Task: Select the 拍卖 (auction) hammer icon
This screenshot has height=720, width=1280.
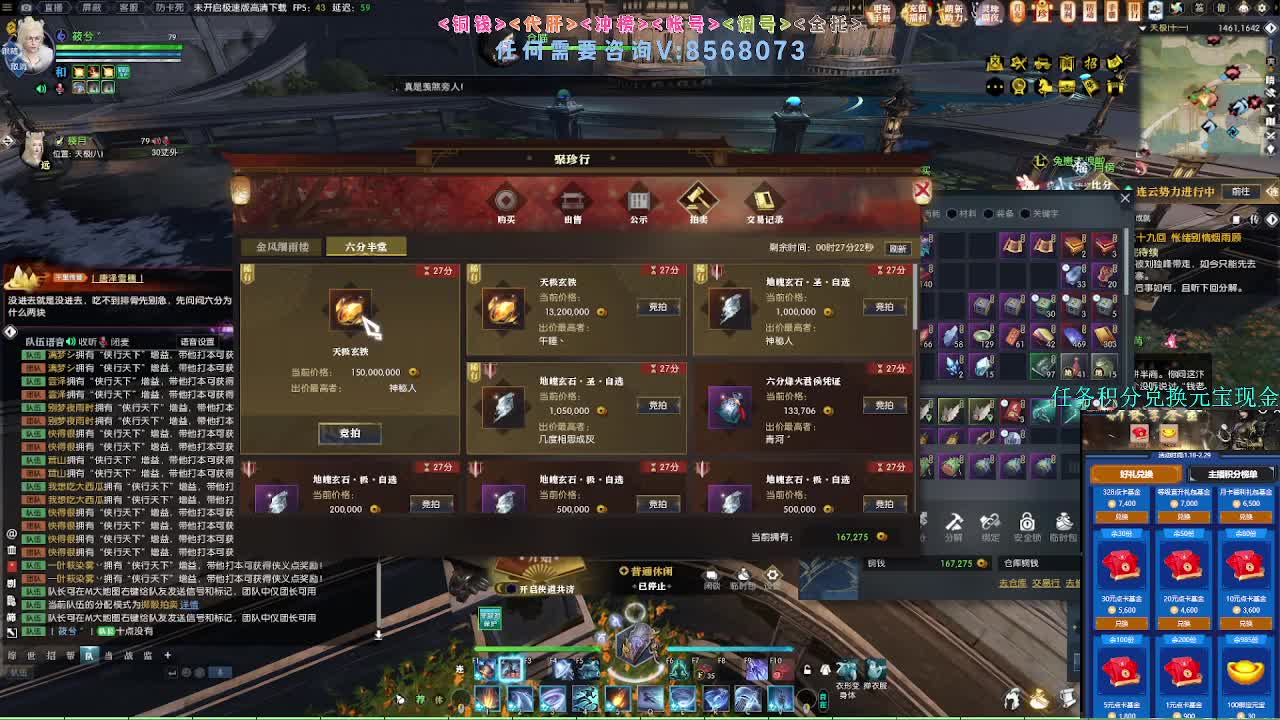Action: (x=697, y=201)
